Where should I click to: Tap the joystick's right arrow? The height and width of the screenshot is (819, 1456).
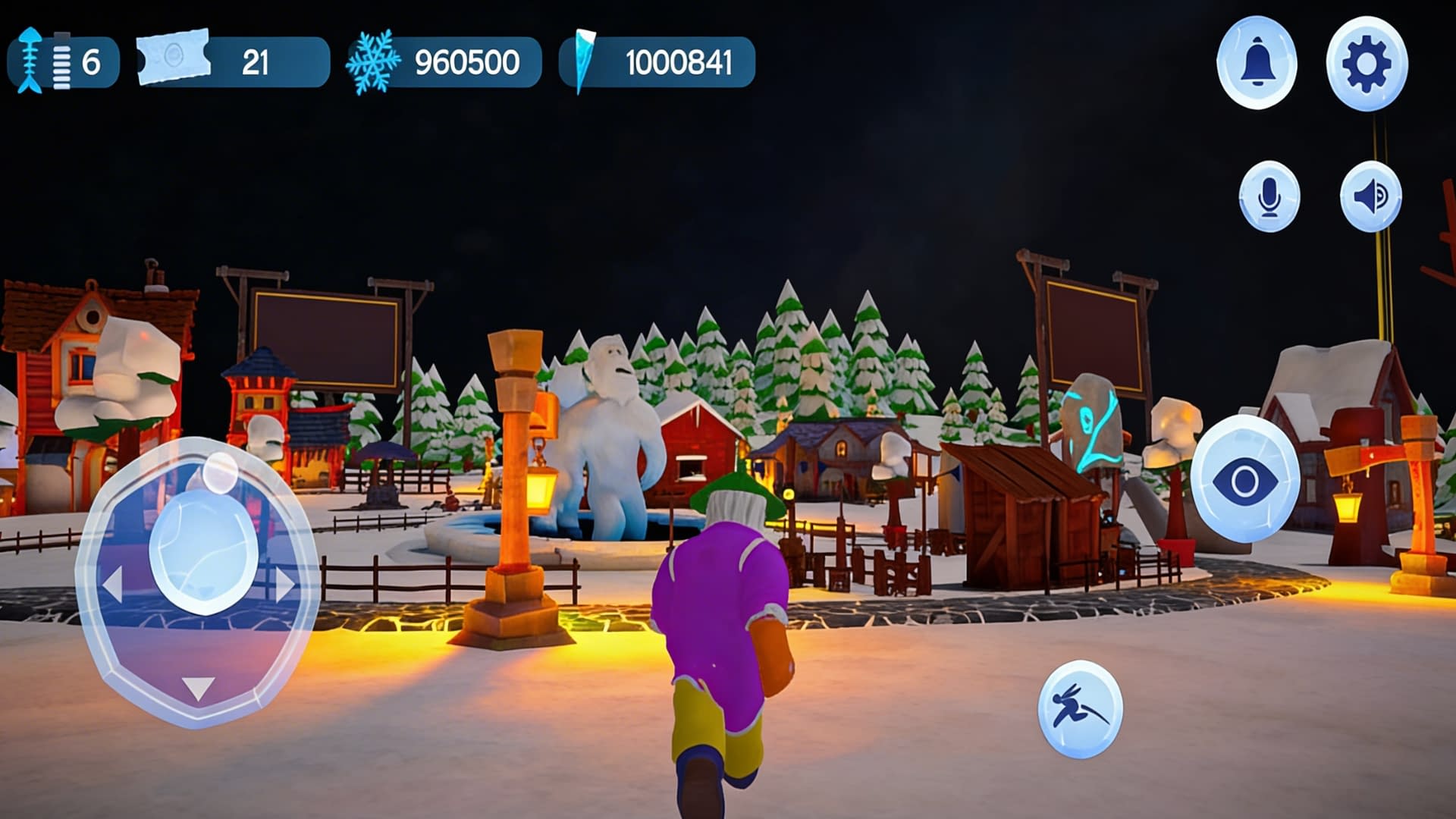(x=285, y=585)
